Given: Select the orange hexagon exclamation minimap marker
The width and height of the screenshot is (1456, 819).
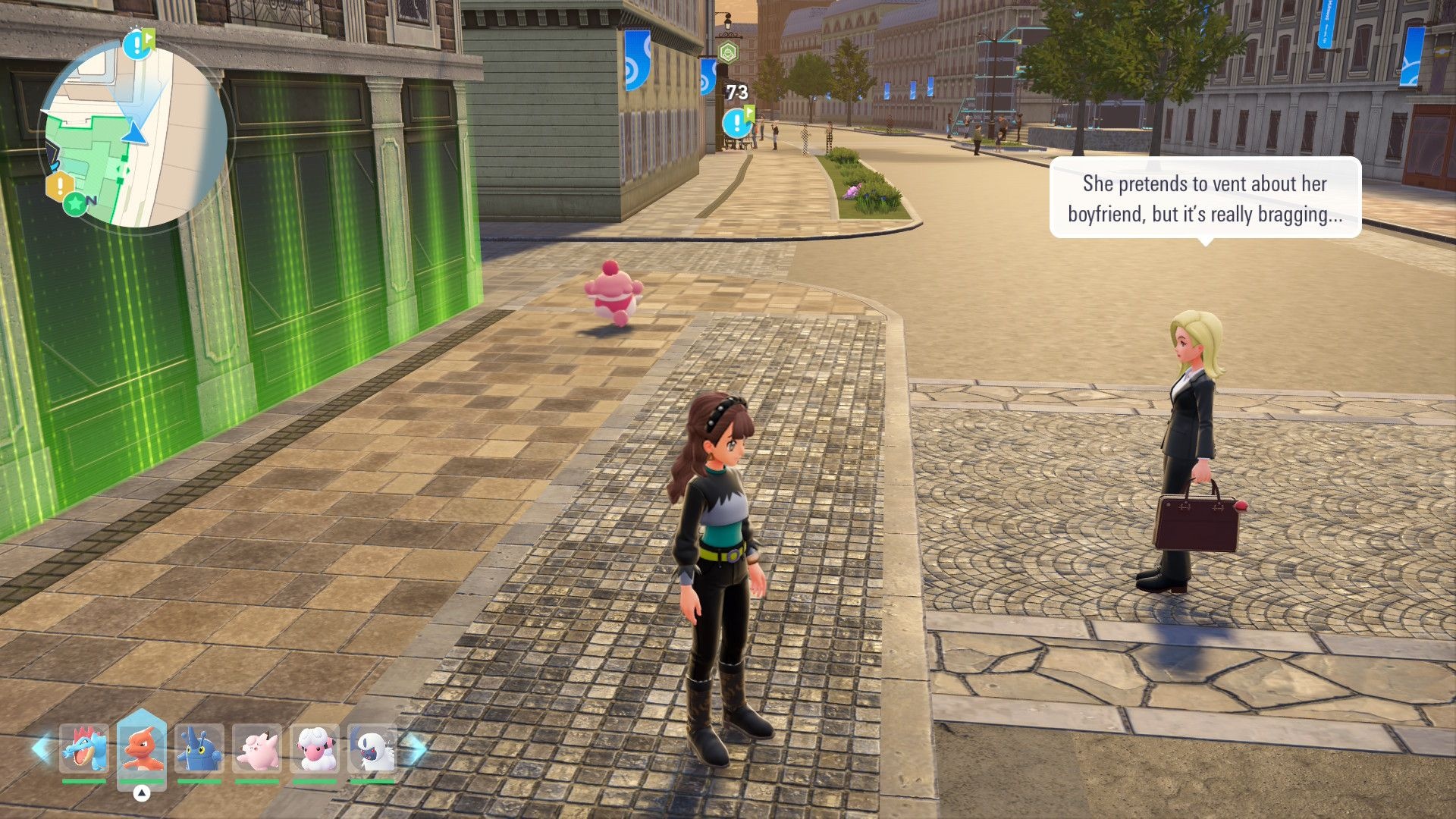Looking at the screenshot, I should 60,185.
